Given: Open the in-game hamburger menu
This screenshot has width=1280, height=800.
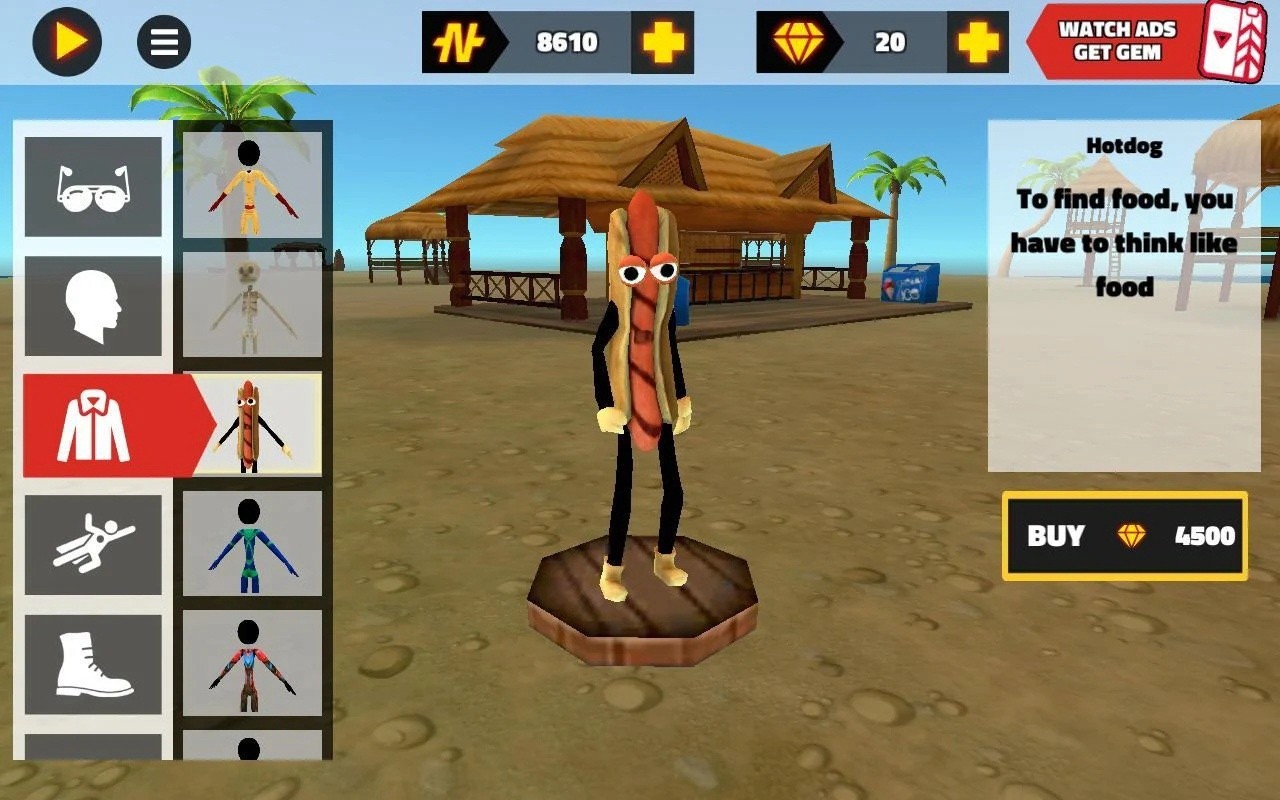Looking at the screenshot, I should 162,42.
